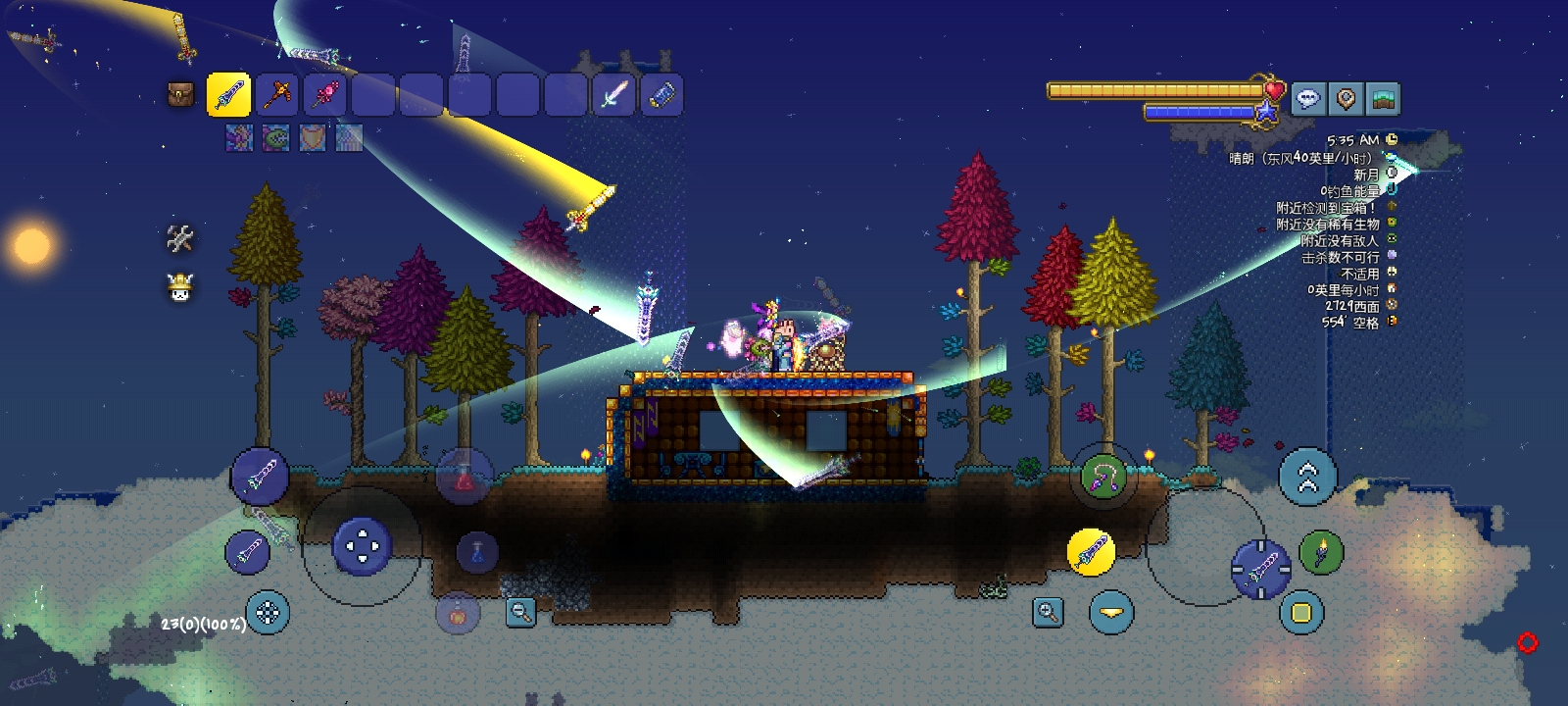Select the Zenith sword hotbar slot
The width and height of the screenshot is (1568, 706).
click(228, 96)
